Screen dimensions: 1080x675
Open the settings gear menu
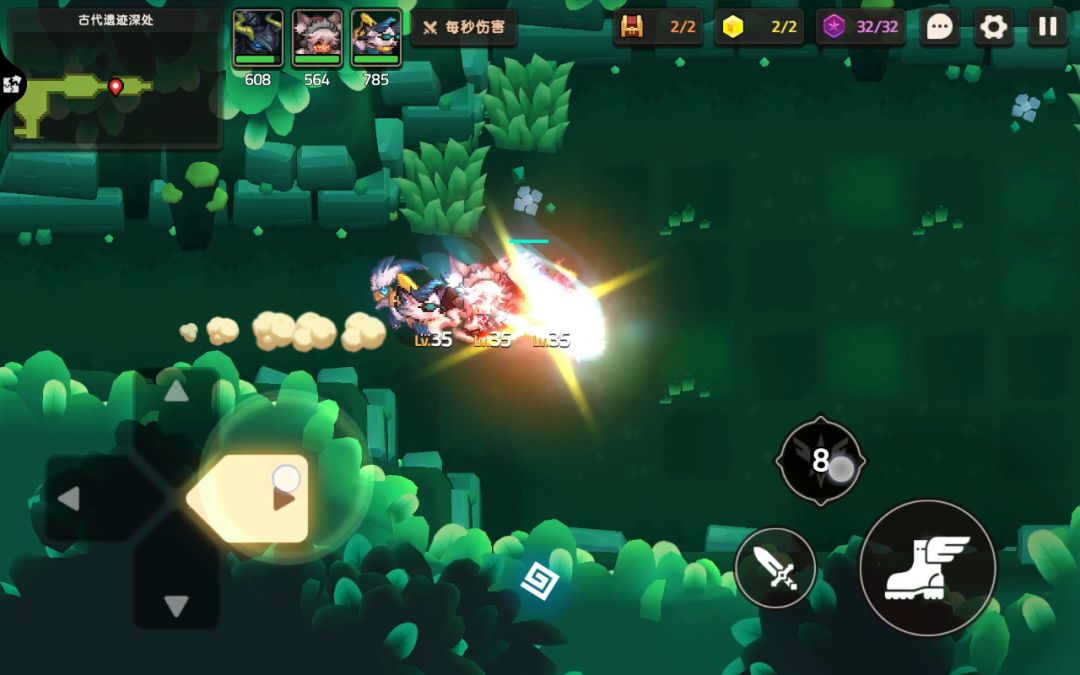pos(993,27)
